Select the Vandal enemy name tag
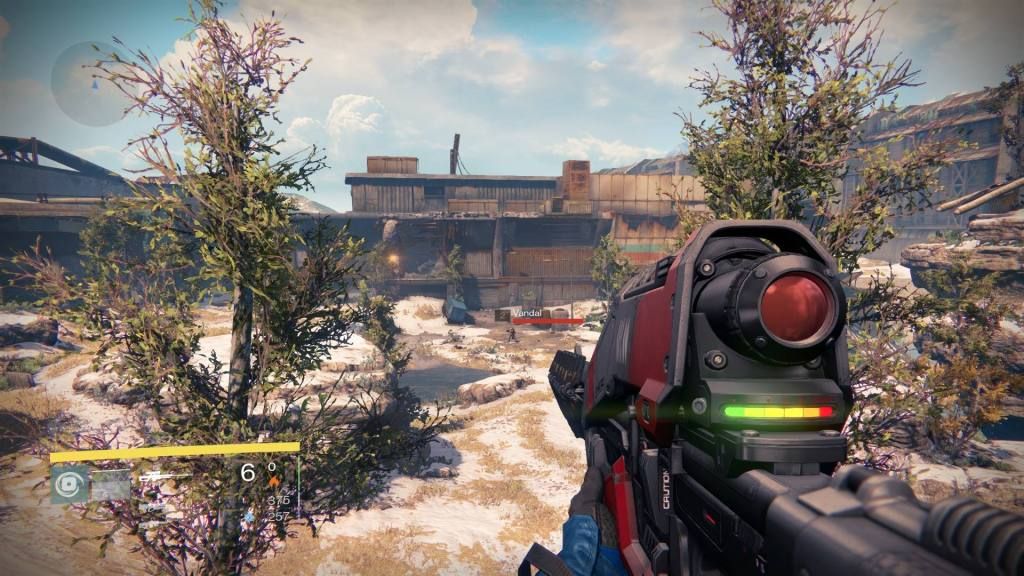The height and width of the screenshot is (576, 1024). point(526,312)
